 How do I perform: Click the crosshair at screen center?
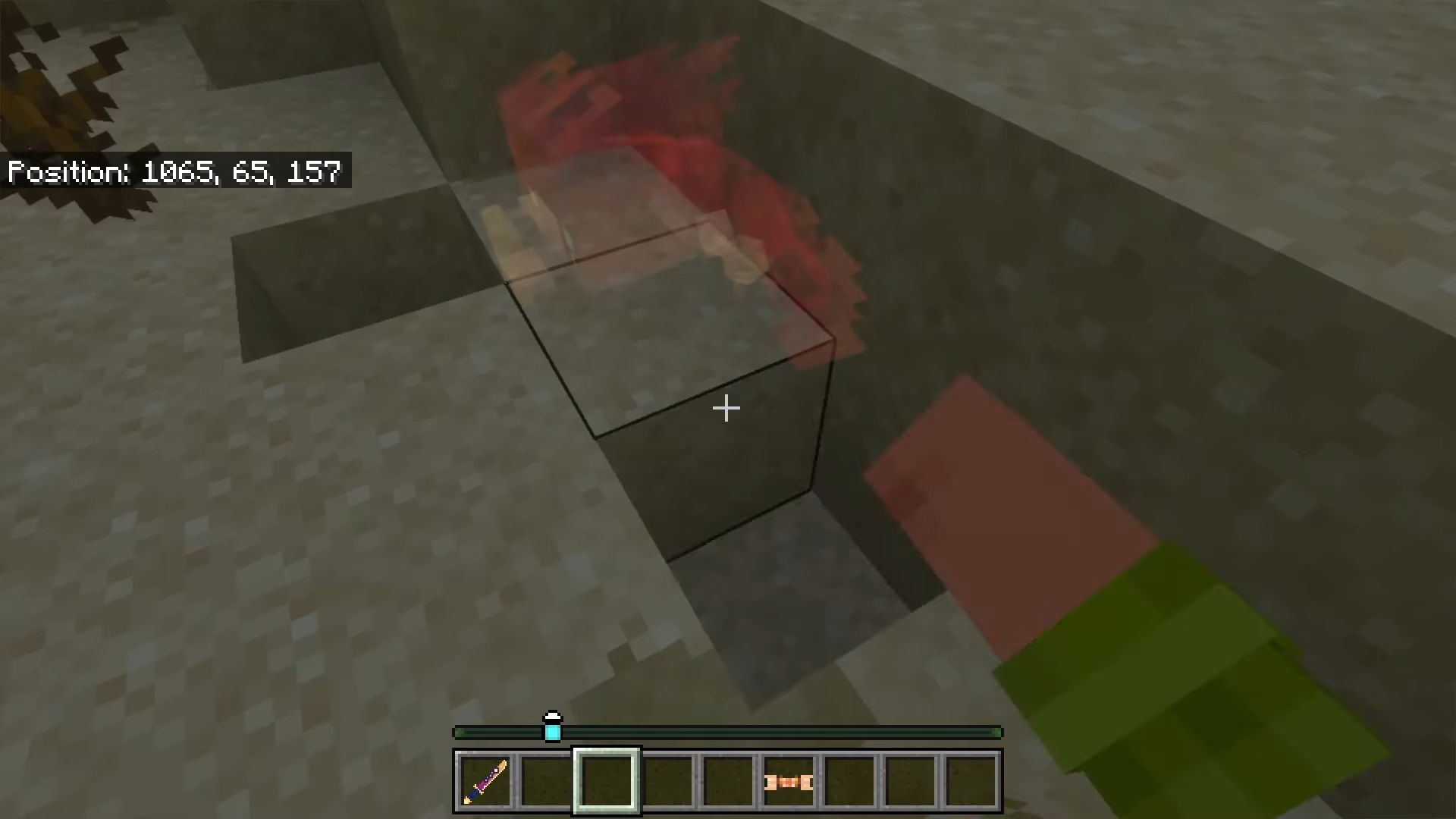tap(726, 409)
